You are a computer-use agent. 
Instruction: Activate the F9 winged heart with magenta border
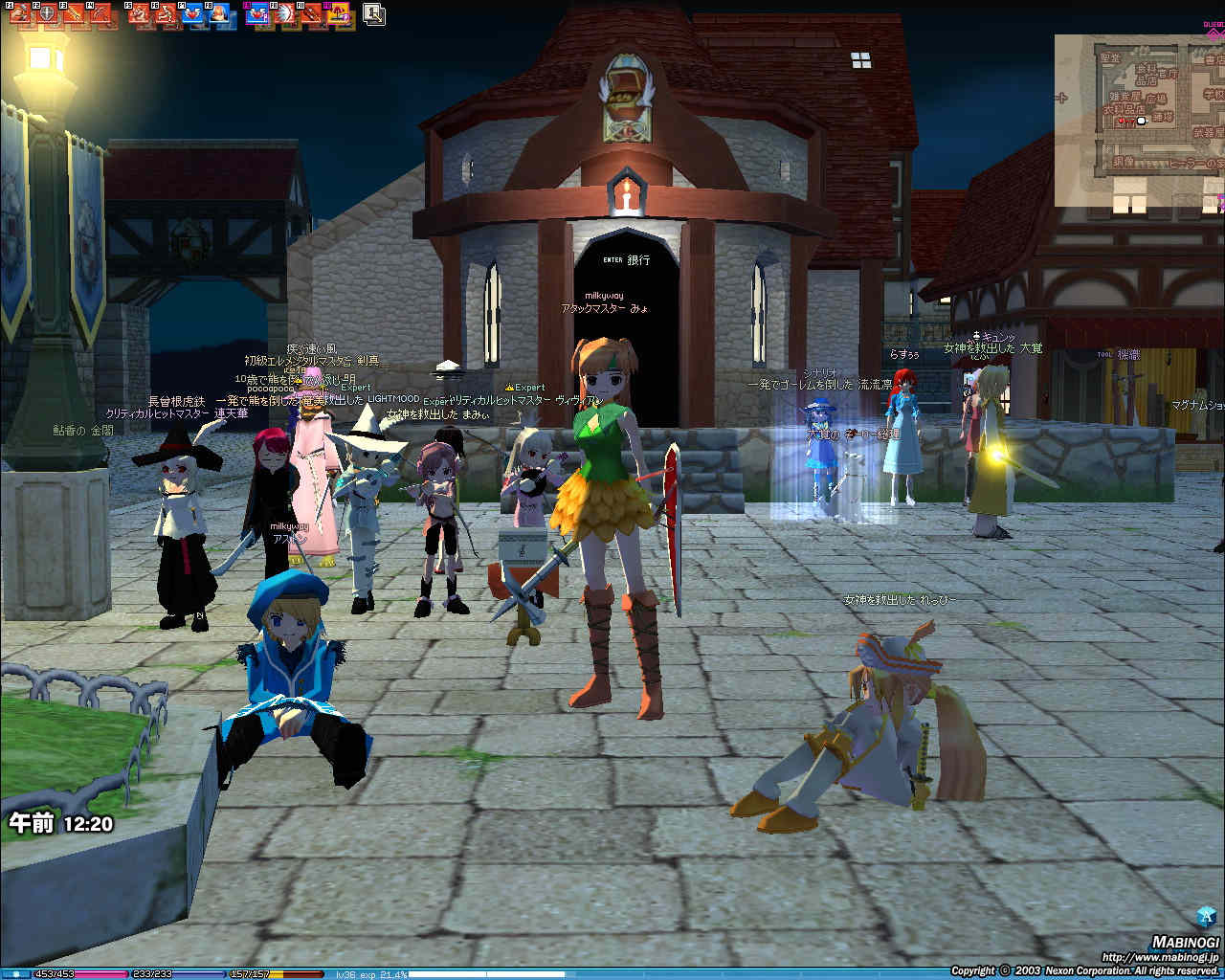click(258, 14)
